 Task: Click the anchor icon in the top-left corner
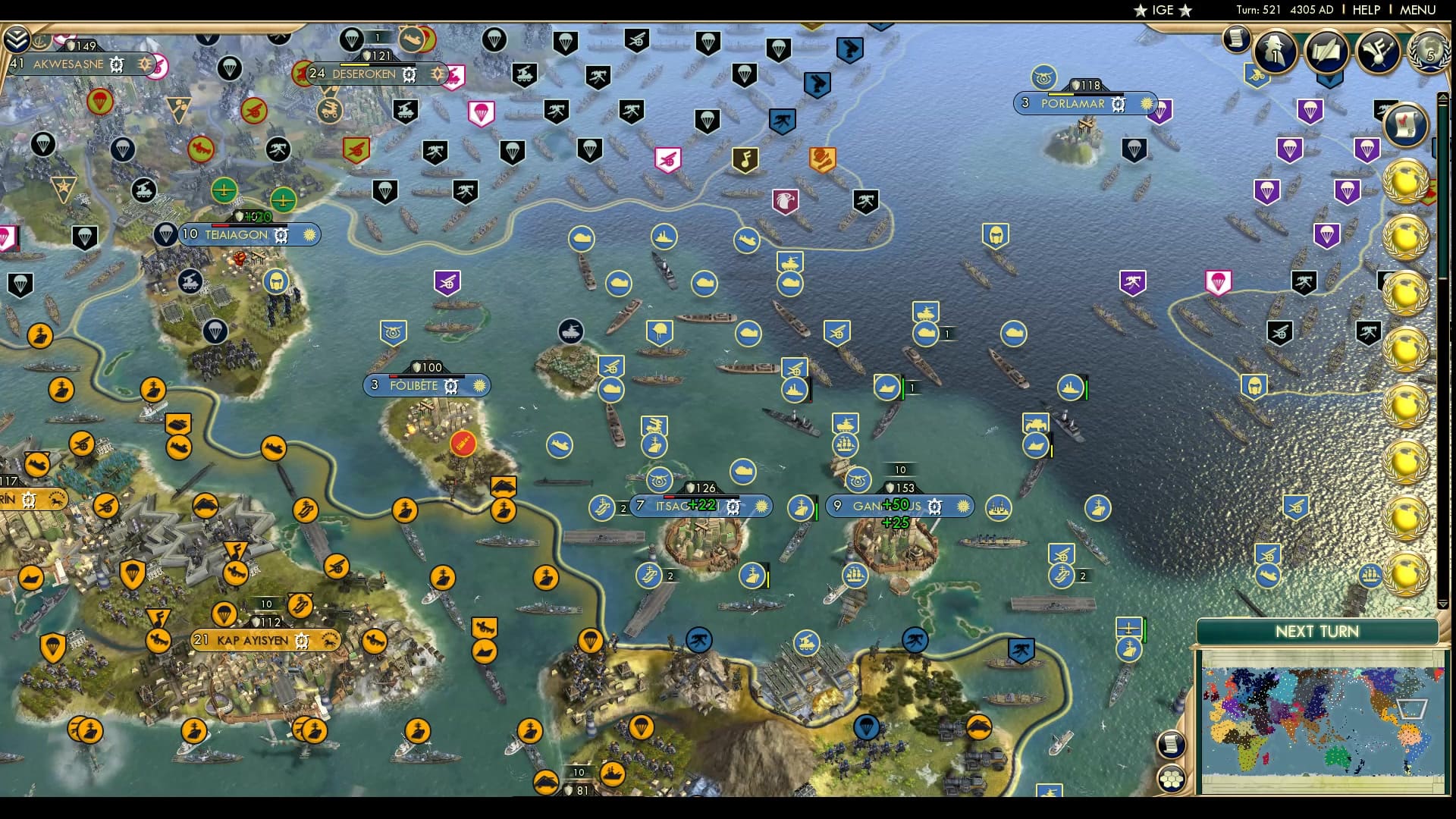41,43
